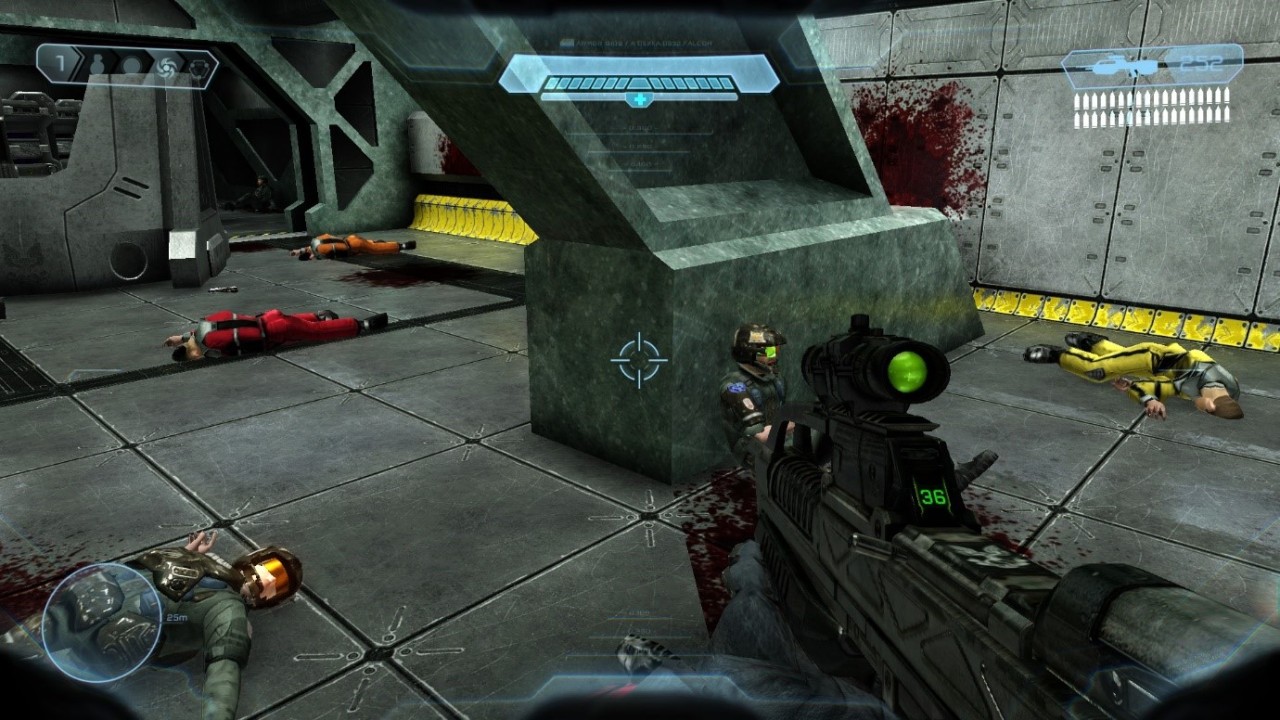The image size is (1280, 720).
Task: Choose the round plasma grenade icon
Action: 132,66
